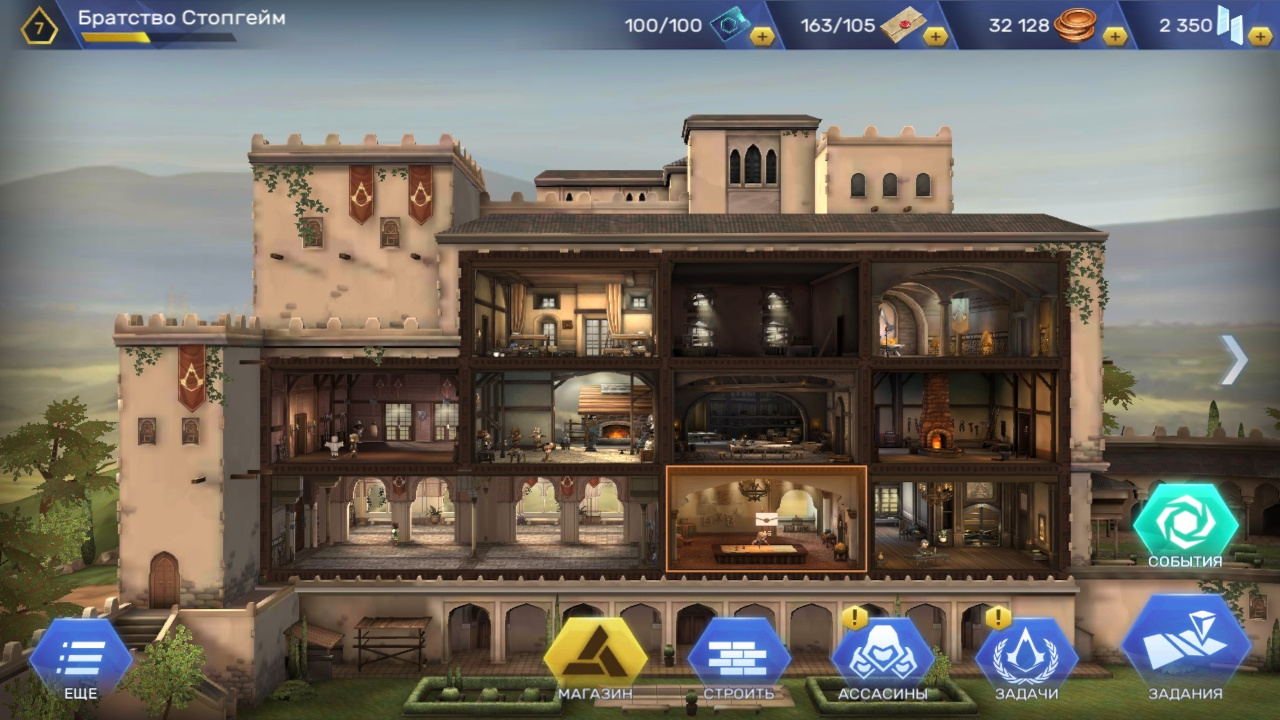Open the level 7 brotherhood profile
Image resolution: width=1280 pixels, height=720 pixels.
click(40, 27)
